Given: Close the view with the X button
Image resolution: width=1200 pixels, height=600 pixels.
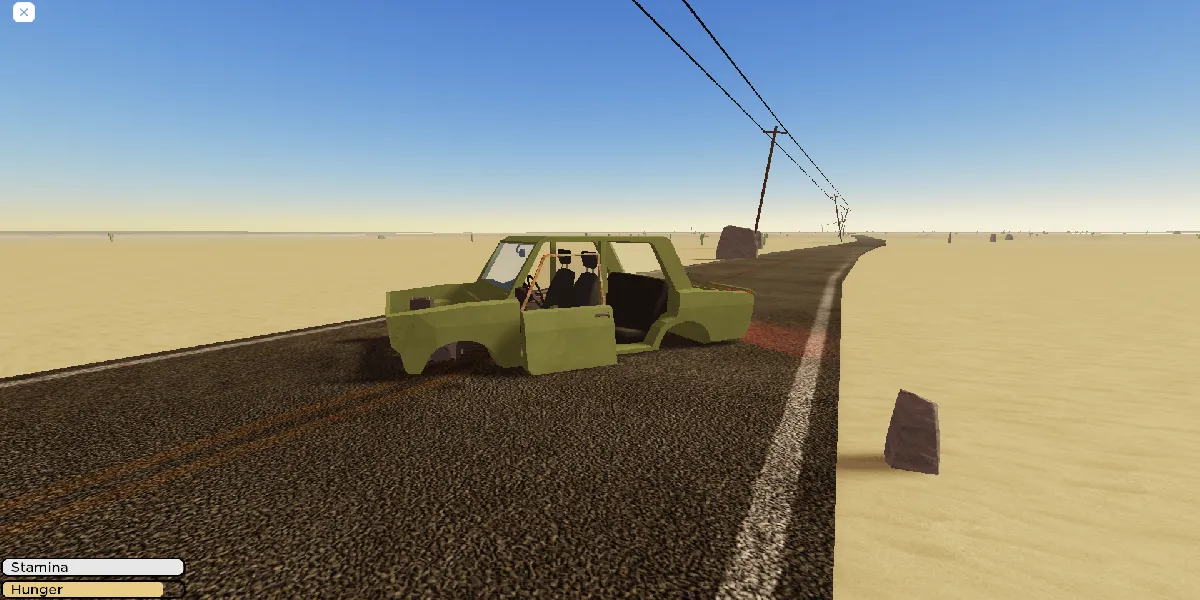Looking at the screenshot, I should [x=24, y=13].
